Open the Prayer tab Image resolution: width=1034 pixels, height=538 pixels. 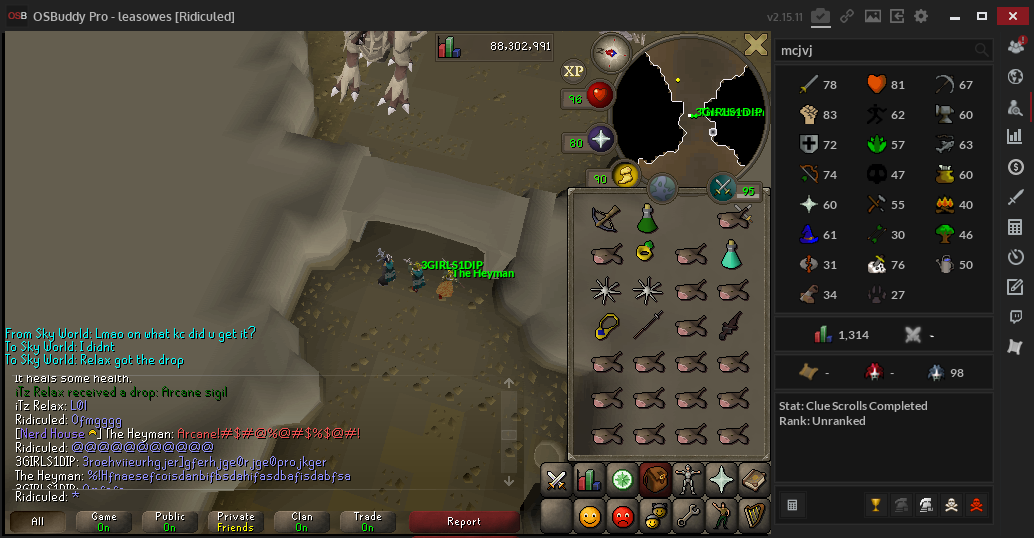720,481
